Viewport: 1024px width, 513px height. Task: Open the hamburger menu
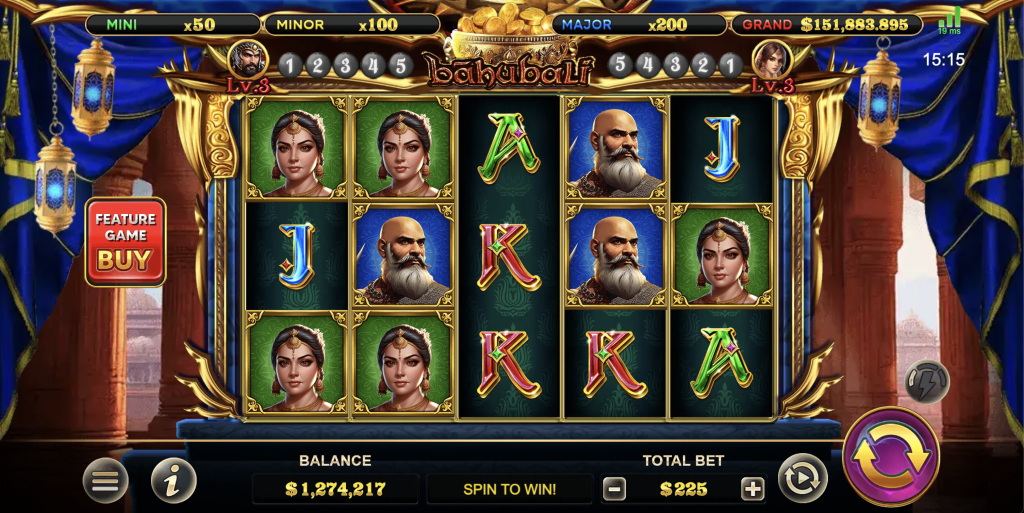coord(105,481)
